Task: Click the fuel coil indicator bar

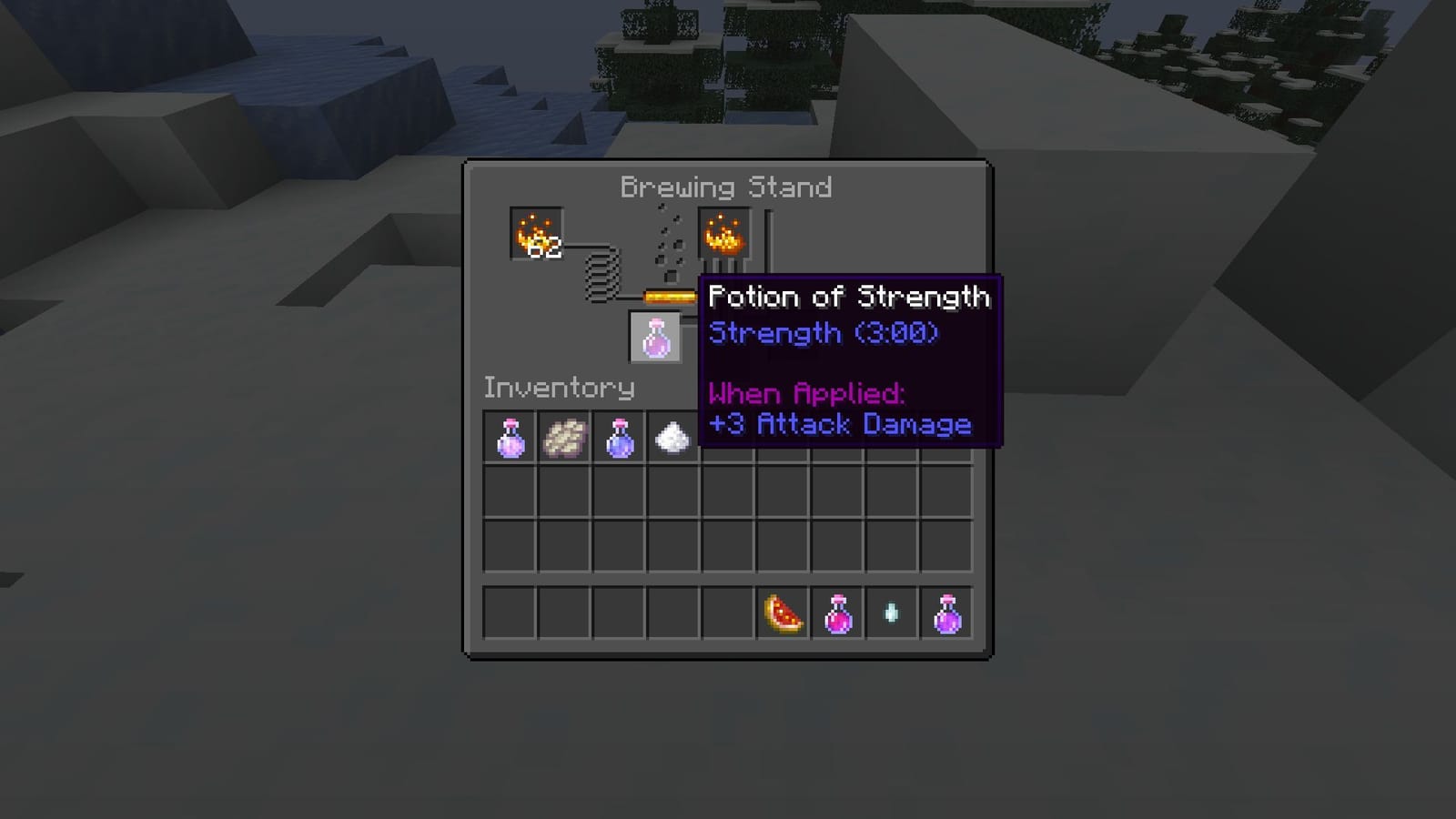Action: (602, 273)
